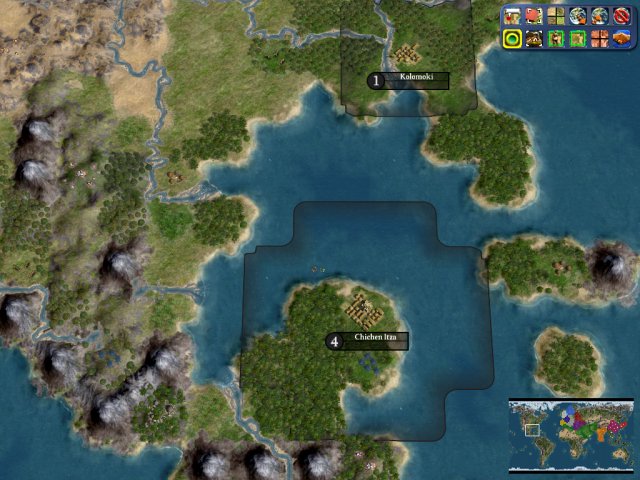This screenshot has height=480, width=640.
Task: Activate the yellow-and-green ring icon
Action: coord(512,39)
